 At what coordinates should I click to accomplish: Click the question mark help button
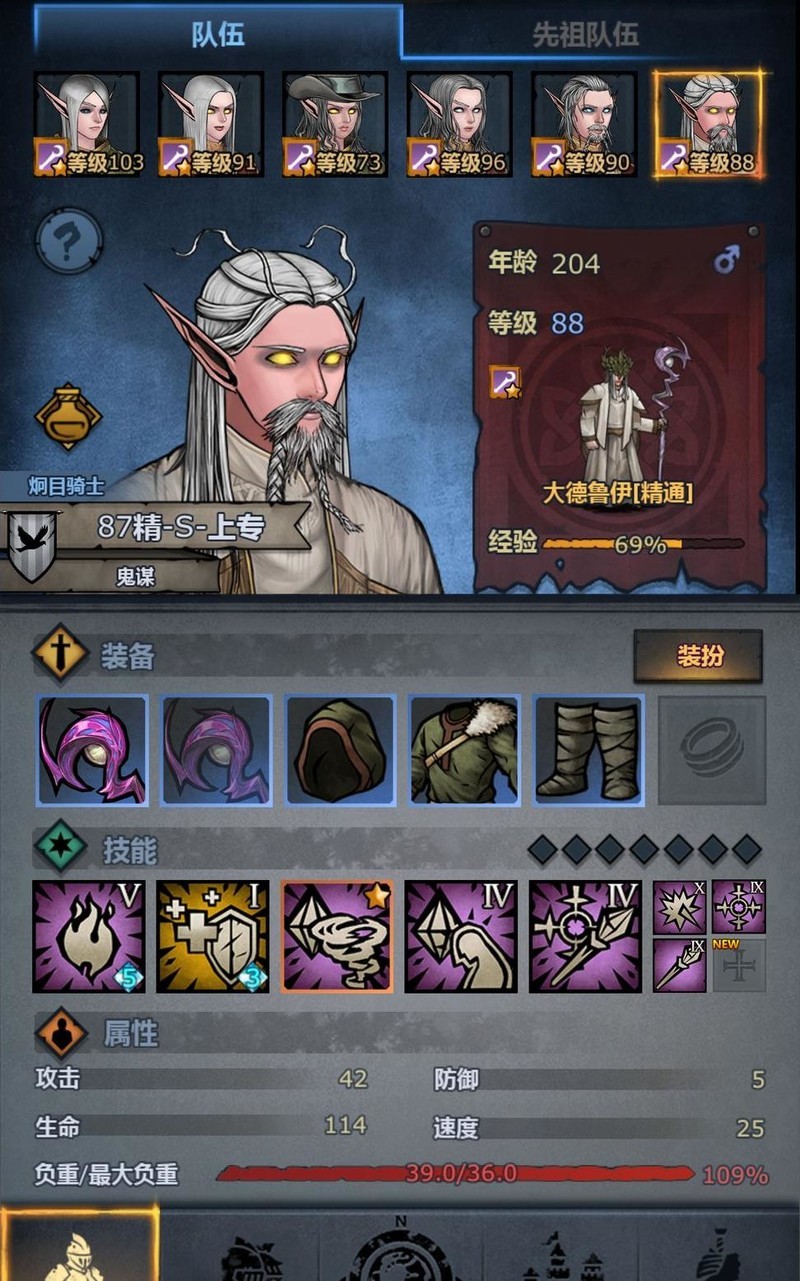(x=69, y=240)
